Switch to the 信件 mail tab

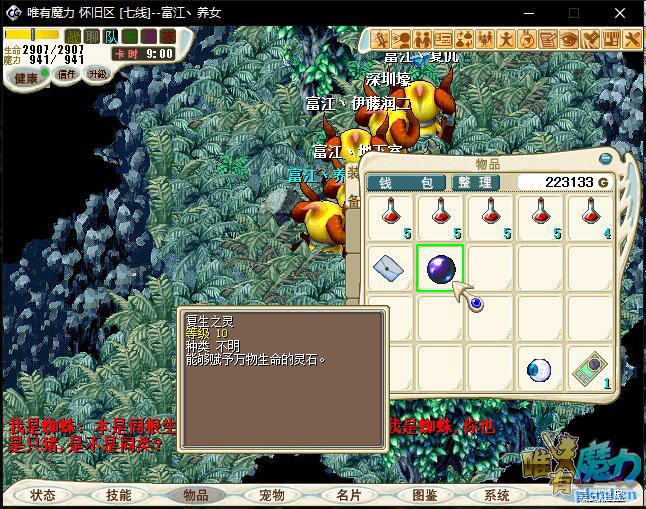(67, 75)
